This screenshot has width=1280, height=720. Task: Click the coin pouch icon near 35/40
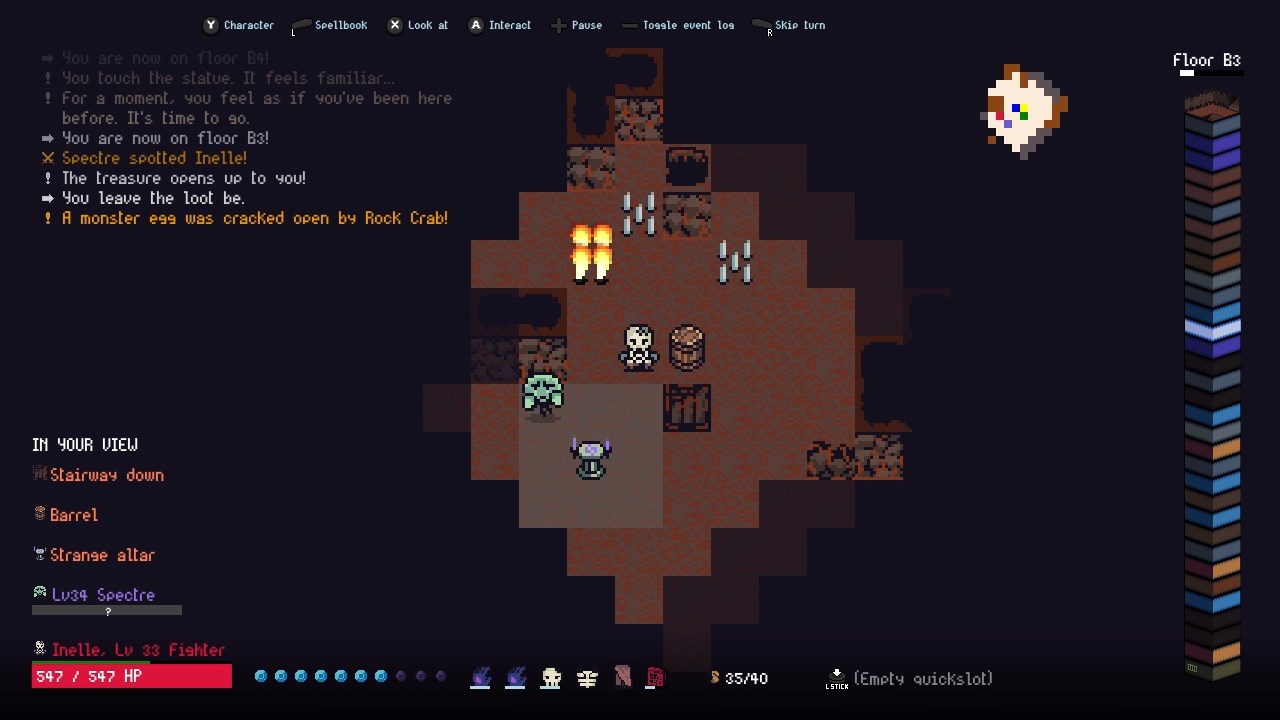tap(716, 678)
